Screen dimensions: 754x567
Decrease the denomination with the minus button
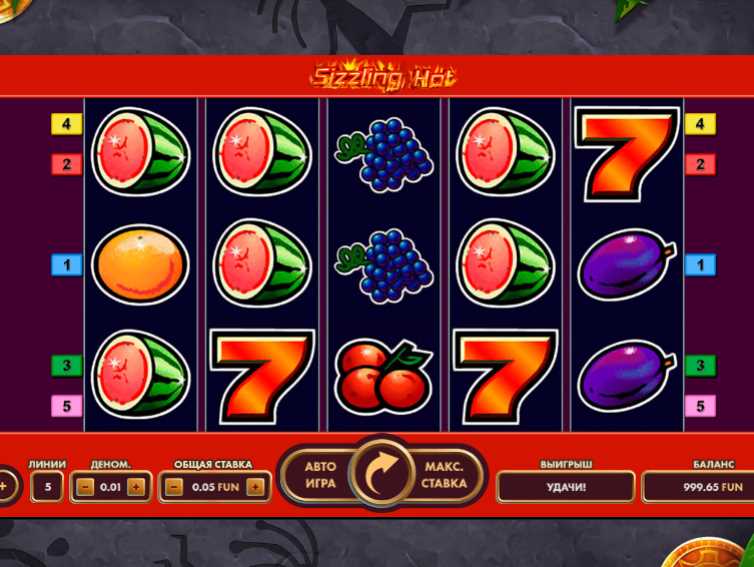85,487
